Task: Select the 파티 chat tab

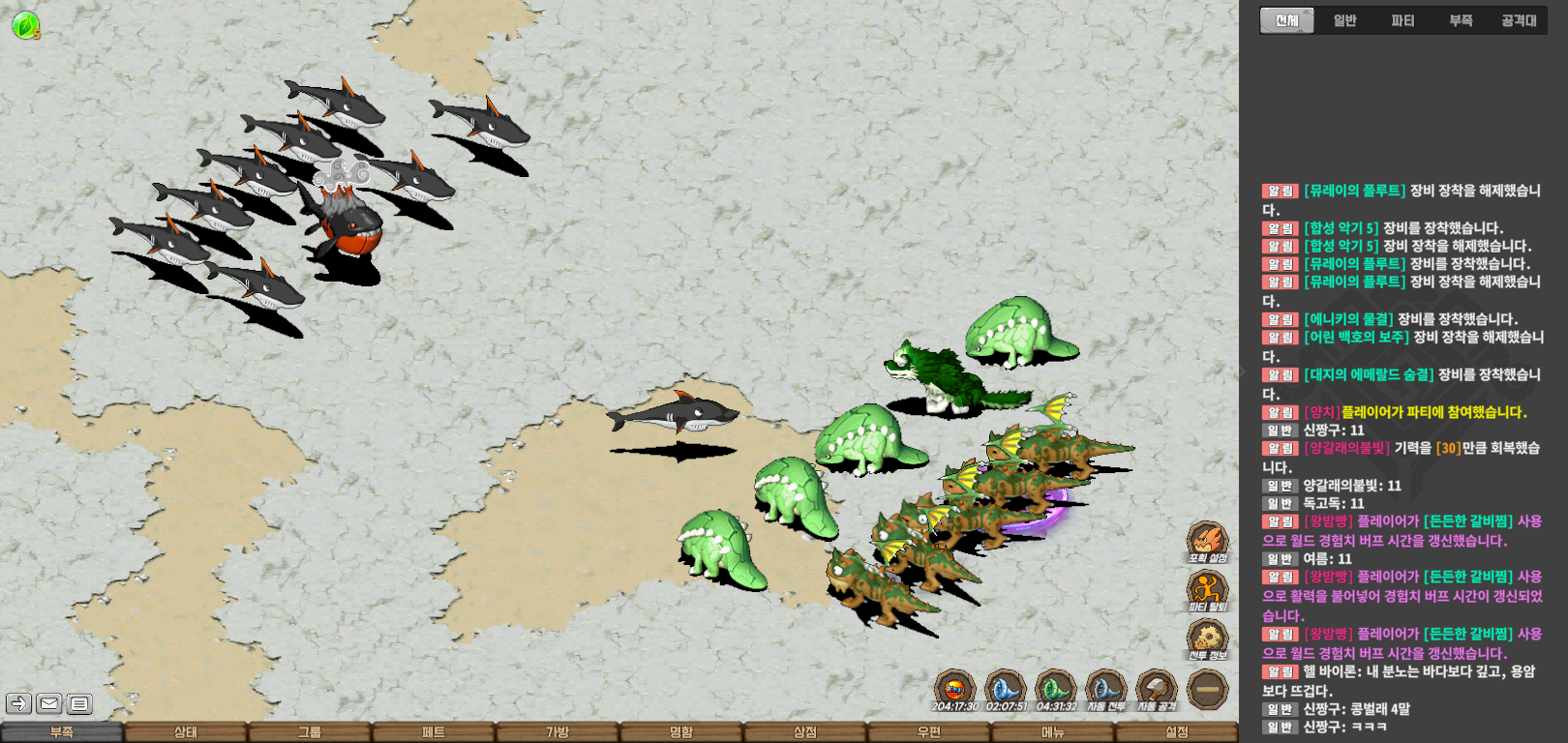Action: click(1402, 20)
